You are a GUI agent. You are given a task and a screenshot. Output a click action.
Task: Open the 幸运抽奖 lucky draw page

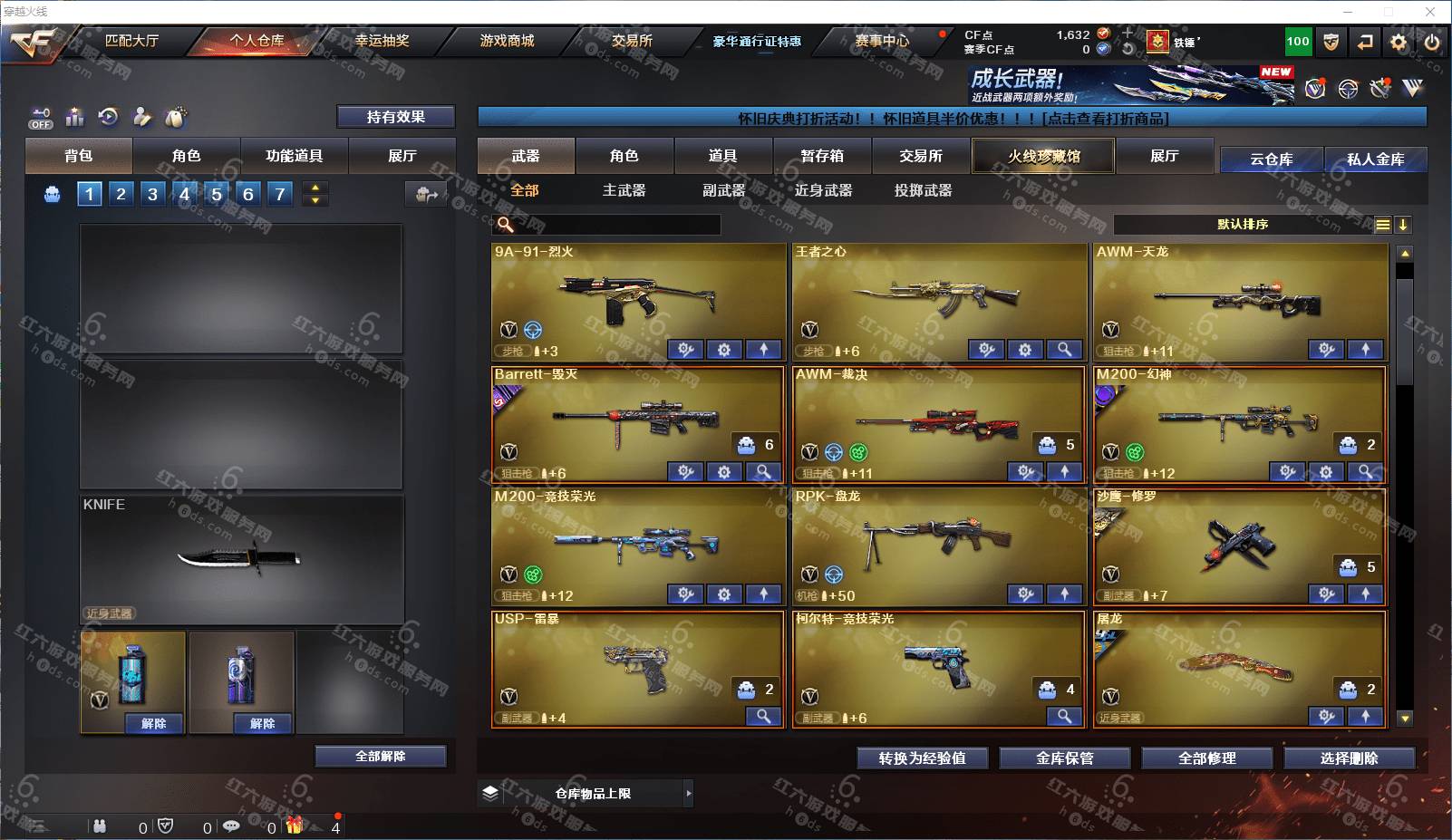[x=382, y=41]
